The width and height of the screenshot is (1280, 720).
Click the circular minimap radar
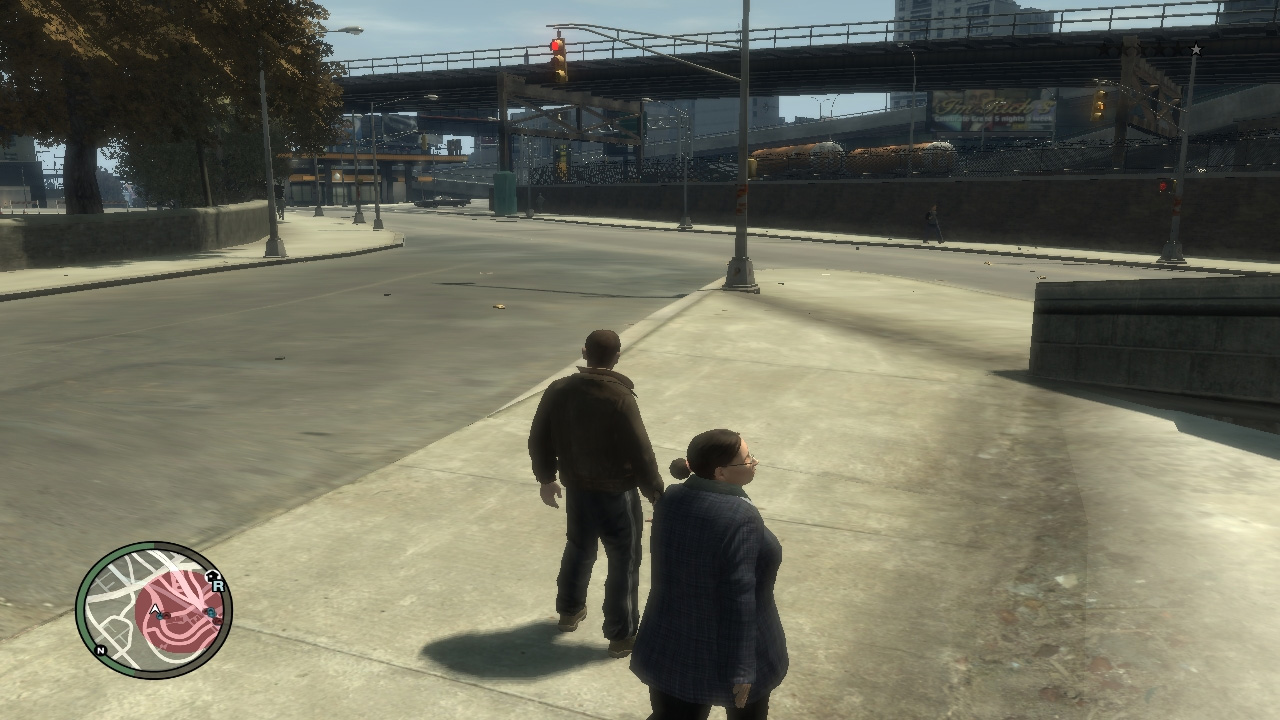pos(154,610)
